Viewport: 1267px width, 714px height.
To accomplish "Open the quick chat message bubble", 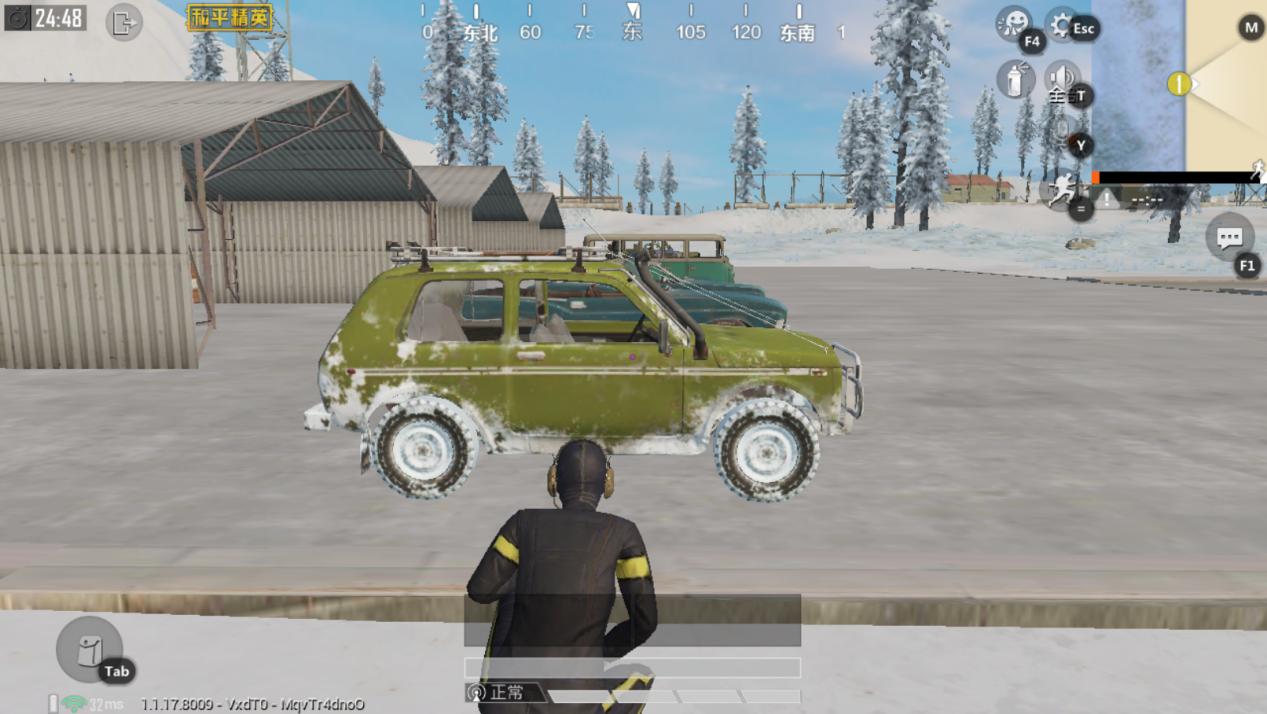I will 1229,238.
